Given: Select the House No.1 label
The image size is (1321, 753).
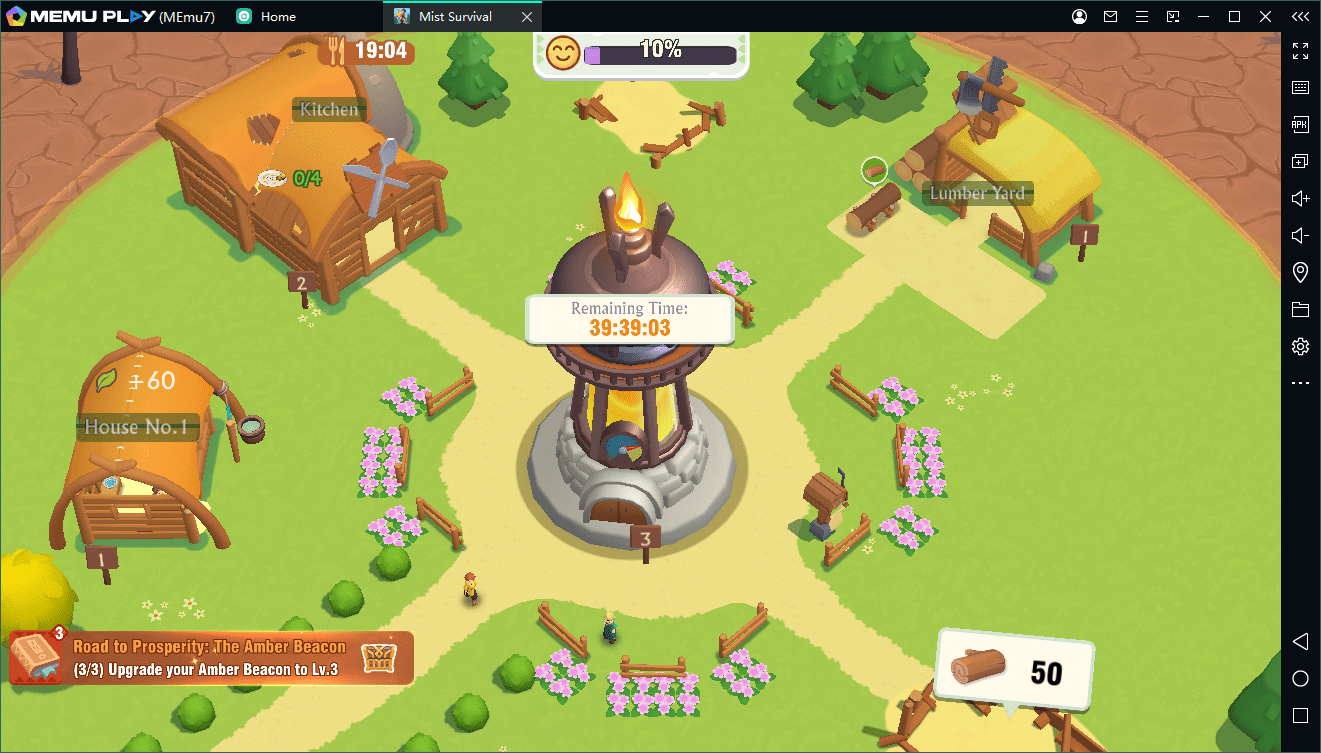Looking at the screenshot, I should [x=136, y=428].
